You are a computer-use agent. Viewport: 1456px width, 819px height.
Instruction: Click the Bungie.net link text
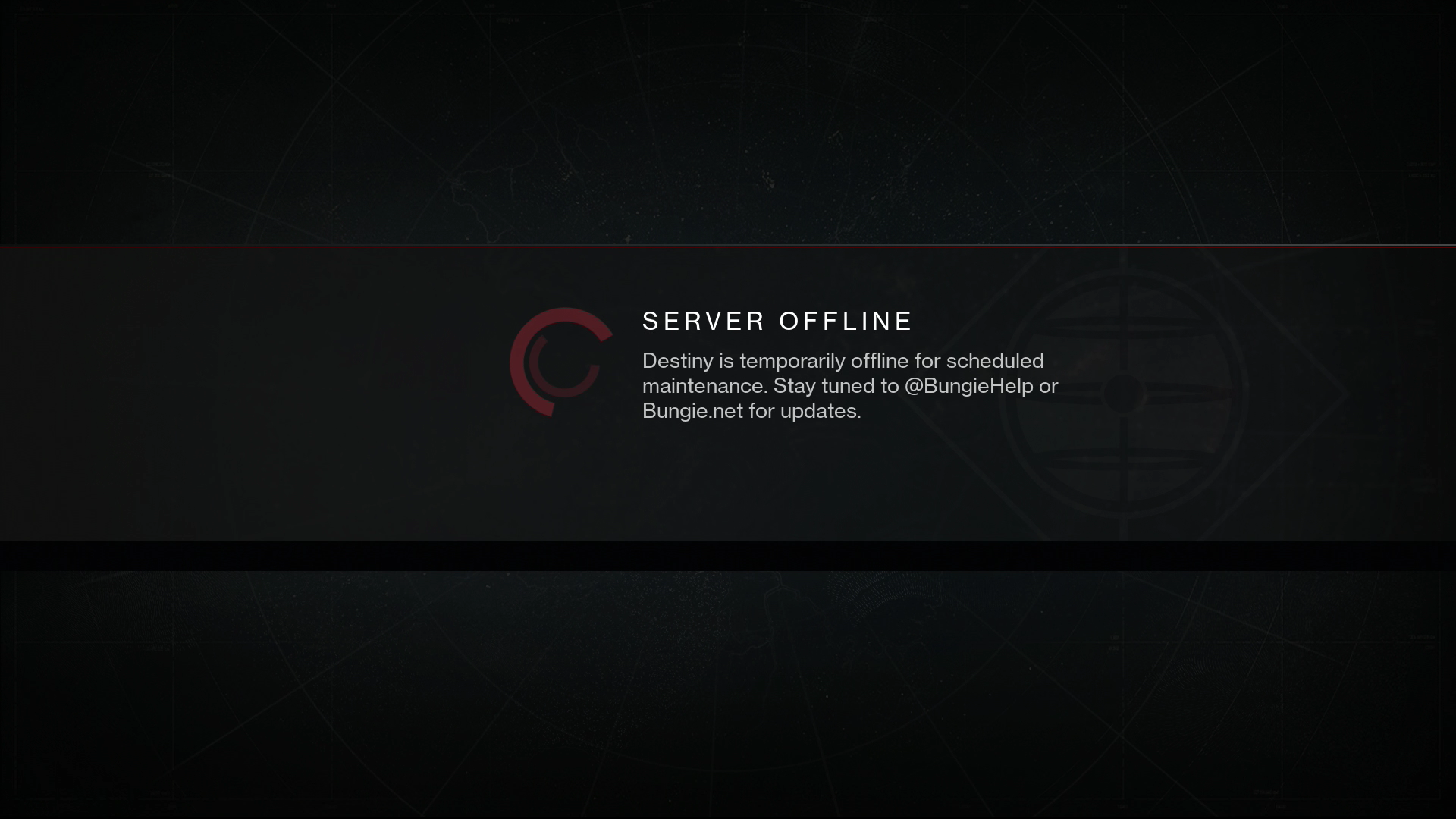(x=695, y=411)
